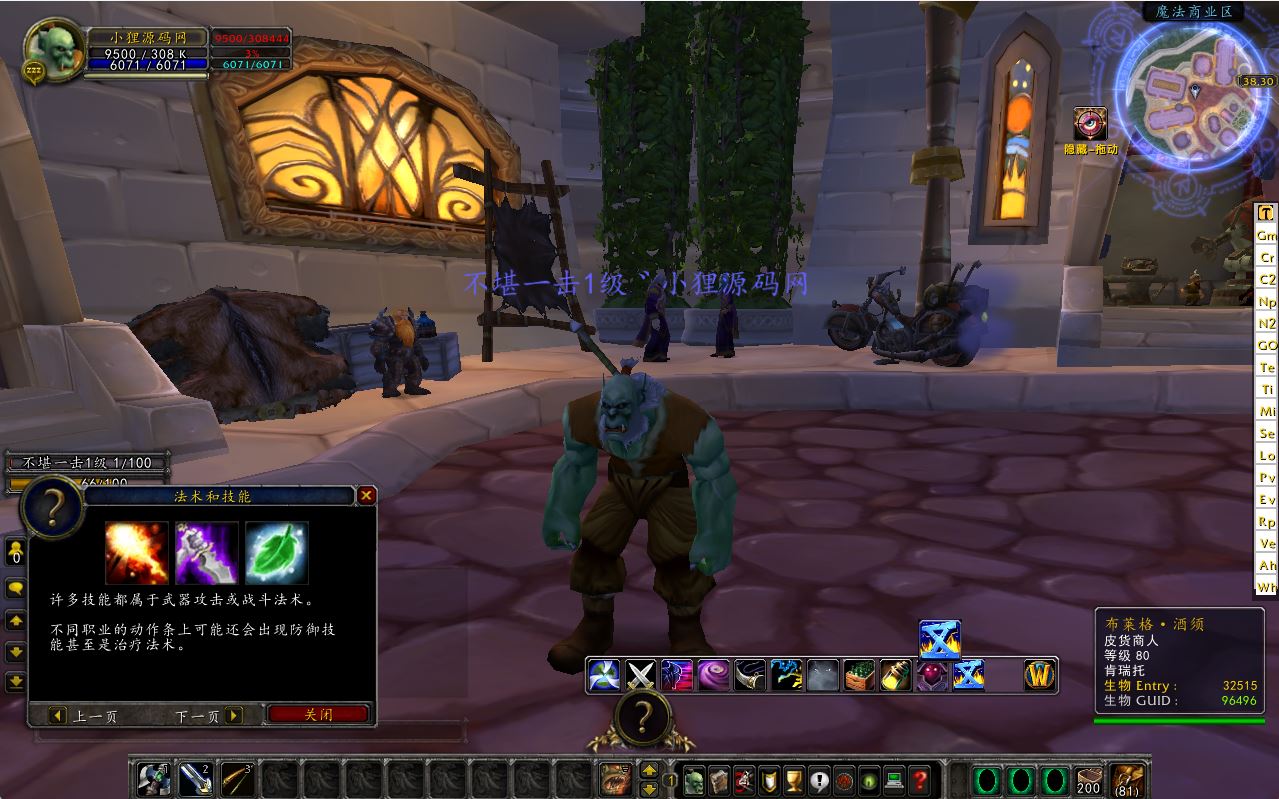Use the yellow potion bottle item
This screenshot has height=799, width=1279.
coord(895,676)
